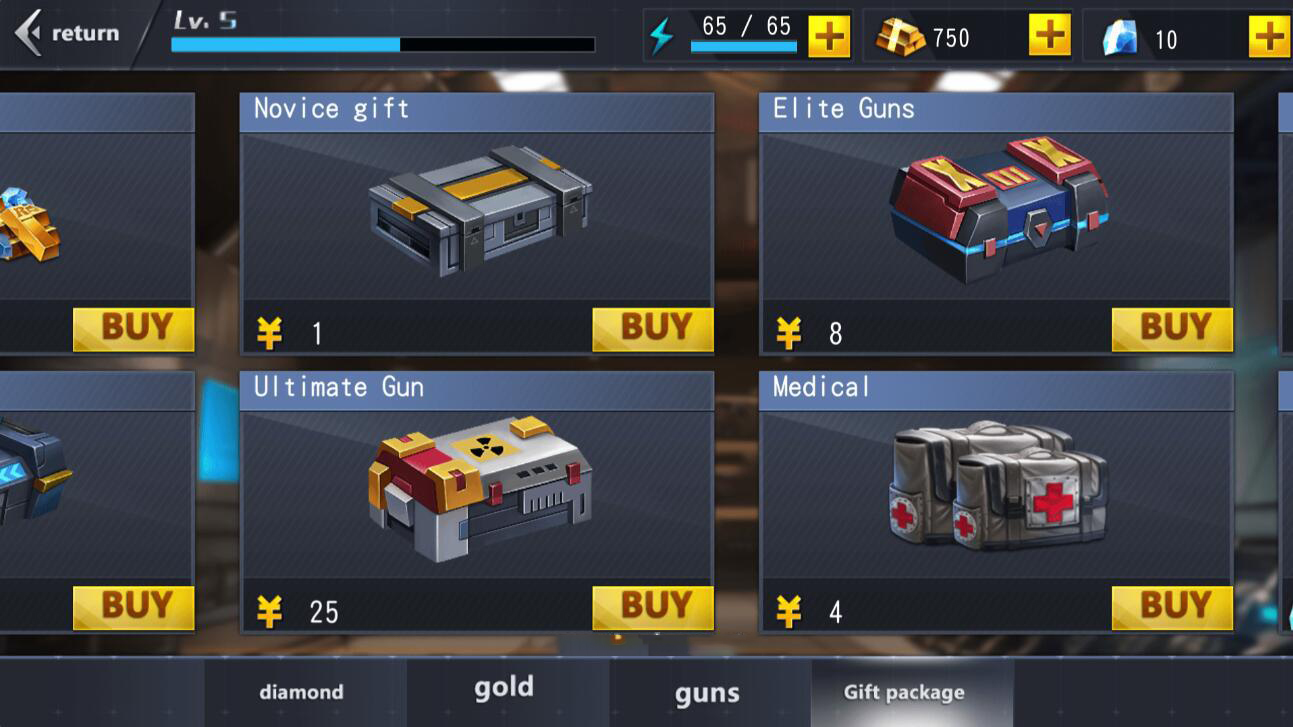Switch to the diamond tab

tap(302, 692)
